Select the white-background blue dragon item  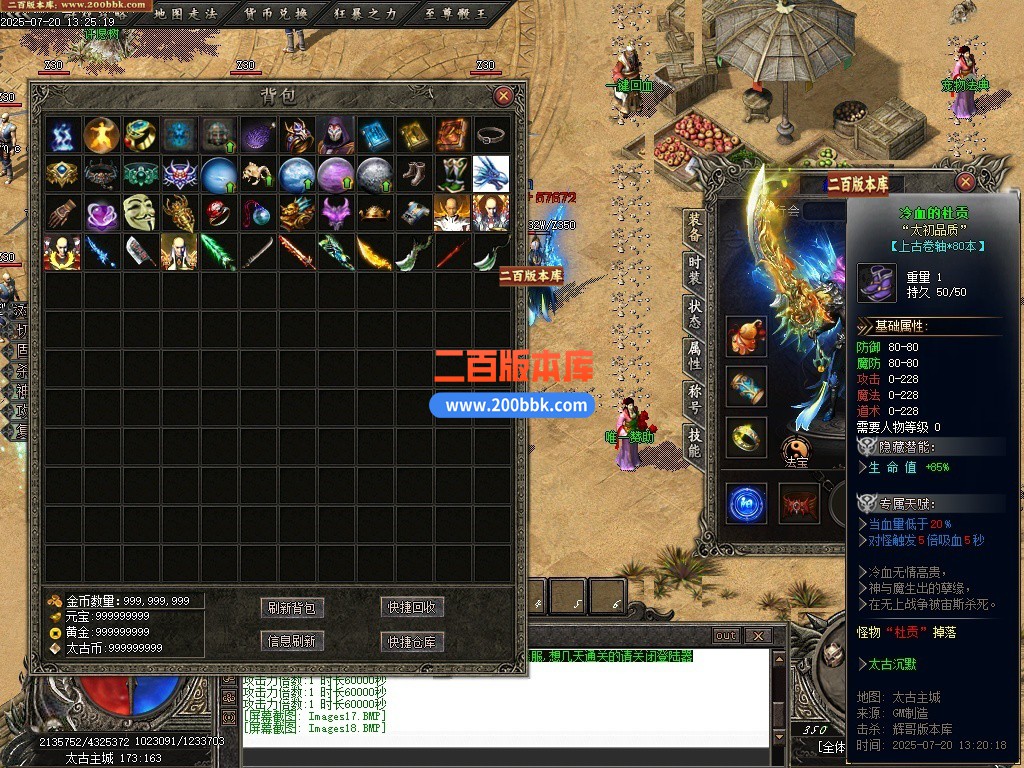tap(491, 174)
